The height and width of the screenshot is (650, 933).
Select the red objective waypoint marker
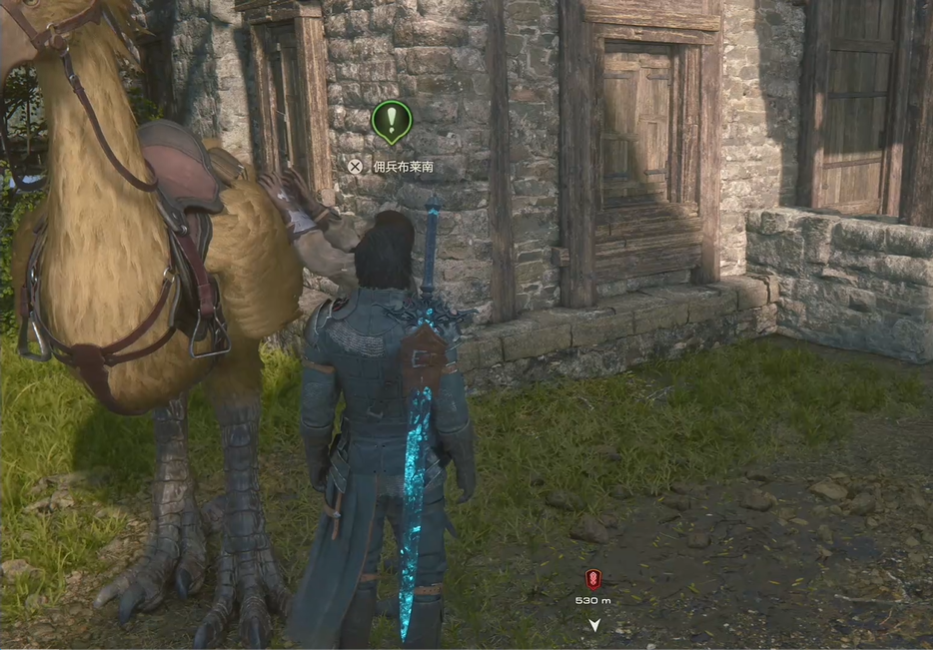tap(593, 578)
